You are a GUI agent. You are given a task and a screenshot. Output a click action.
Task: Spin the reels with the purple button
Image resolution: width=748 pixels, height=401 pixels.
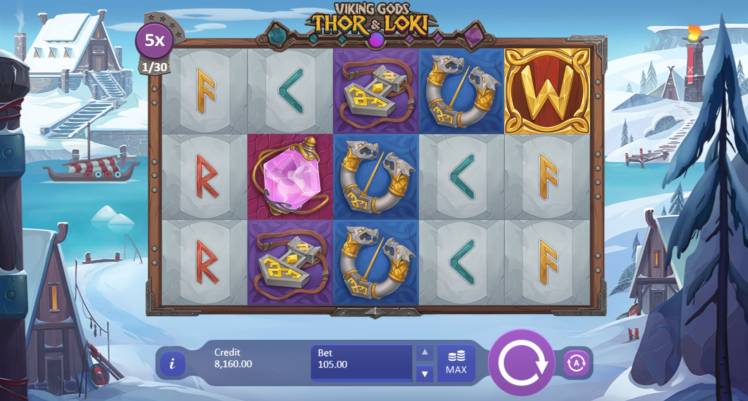521,362
